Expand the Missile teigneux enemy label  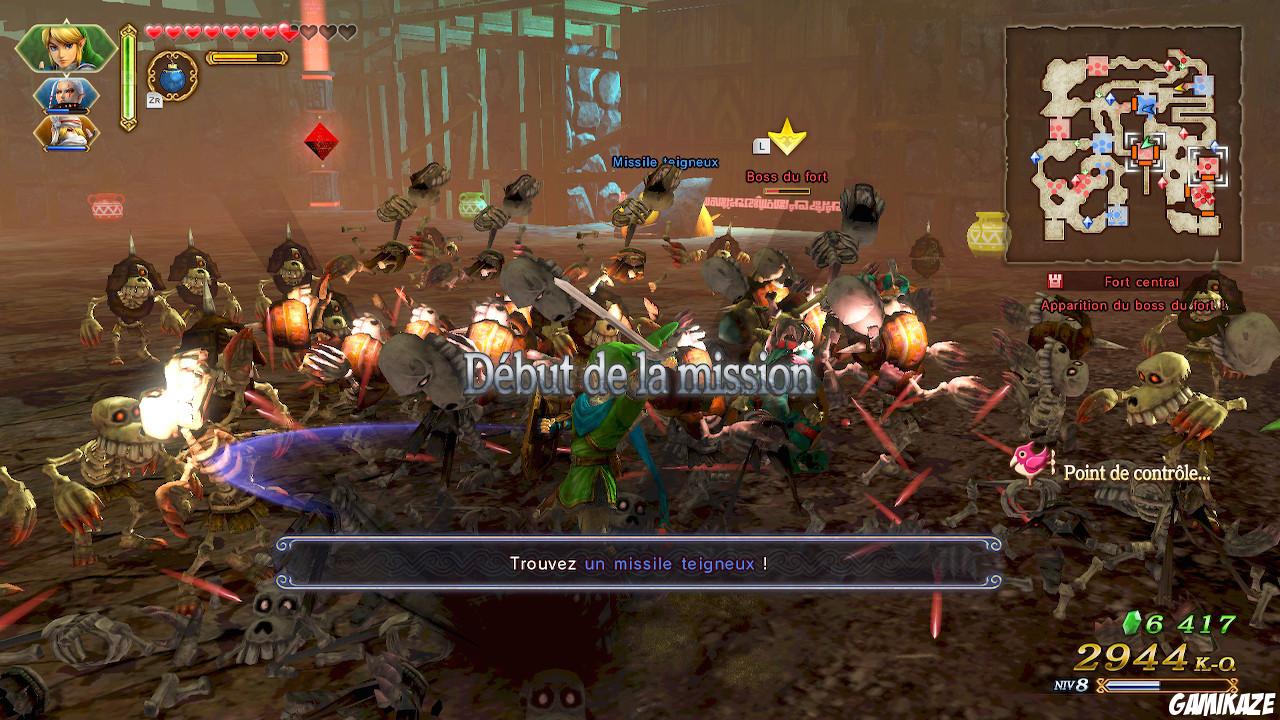tap(664, 160)
